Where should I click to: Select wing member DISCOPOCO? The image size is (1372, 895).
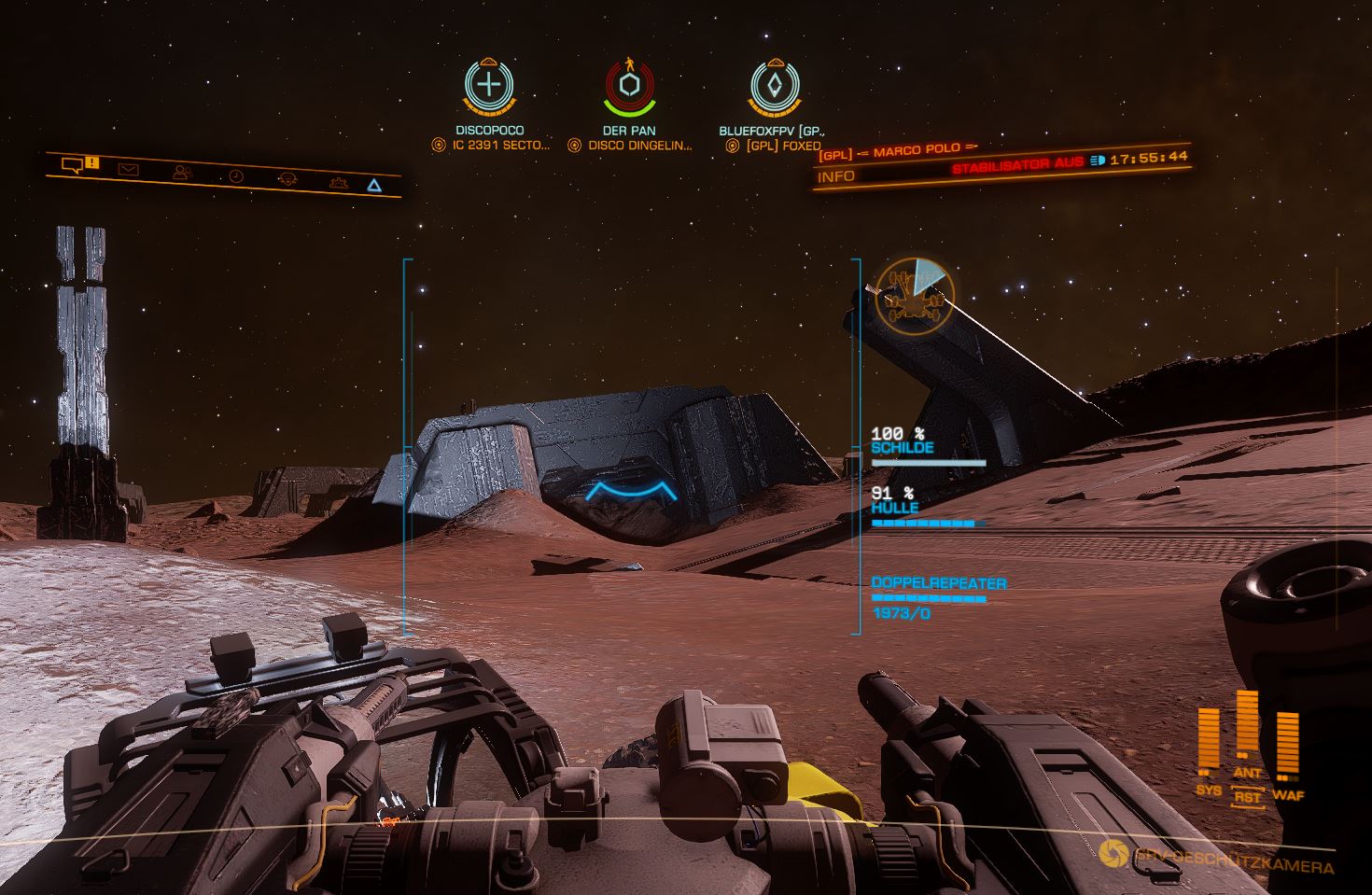coord(489,86)
